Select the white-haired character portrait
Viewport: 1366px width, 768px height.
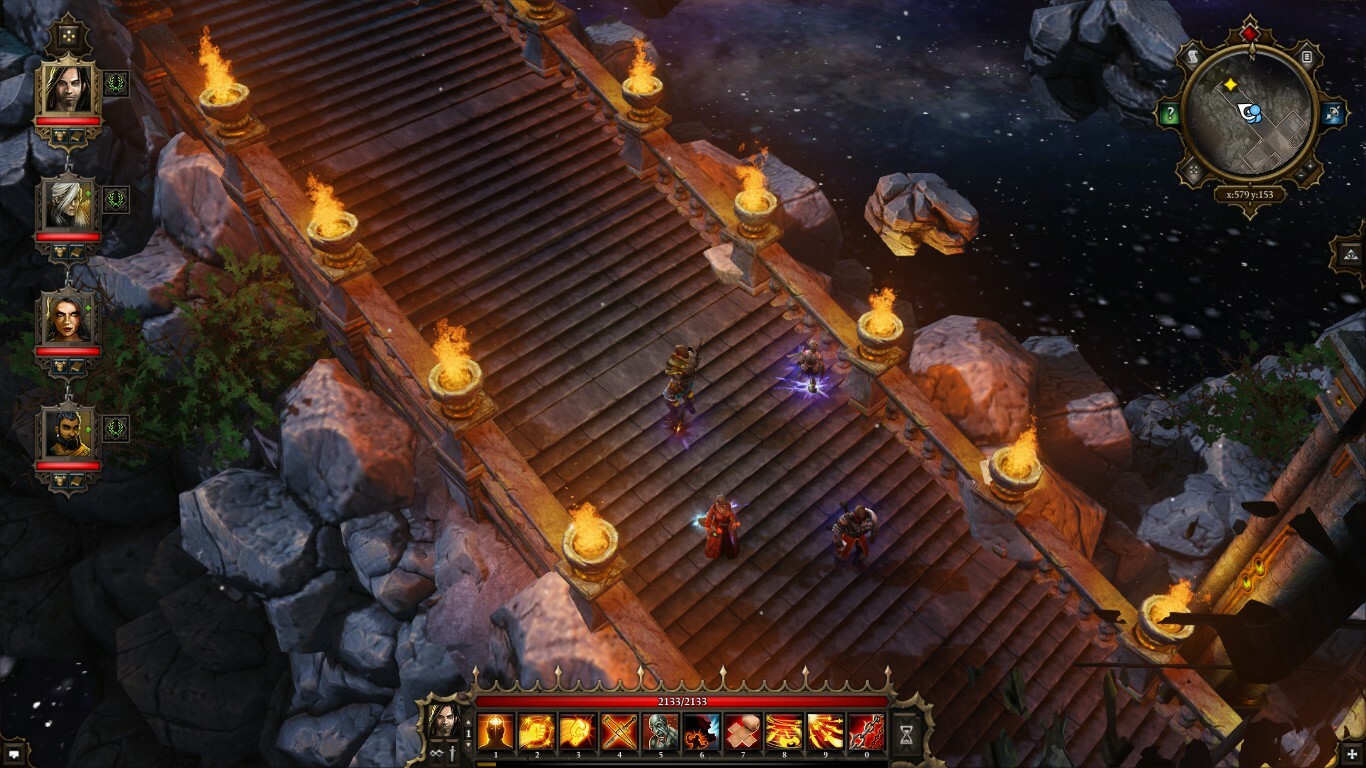[x=68, y=204]
